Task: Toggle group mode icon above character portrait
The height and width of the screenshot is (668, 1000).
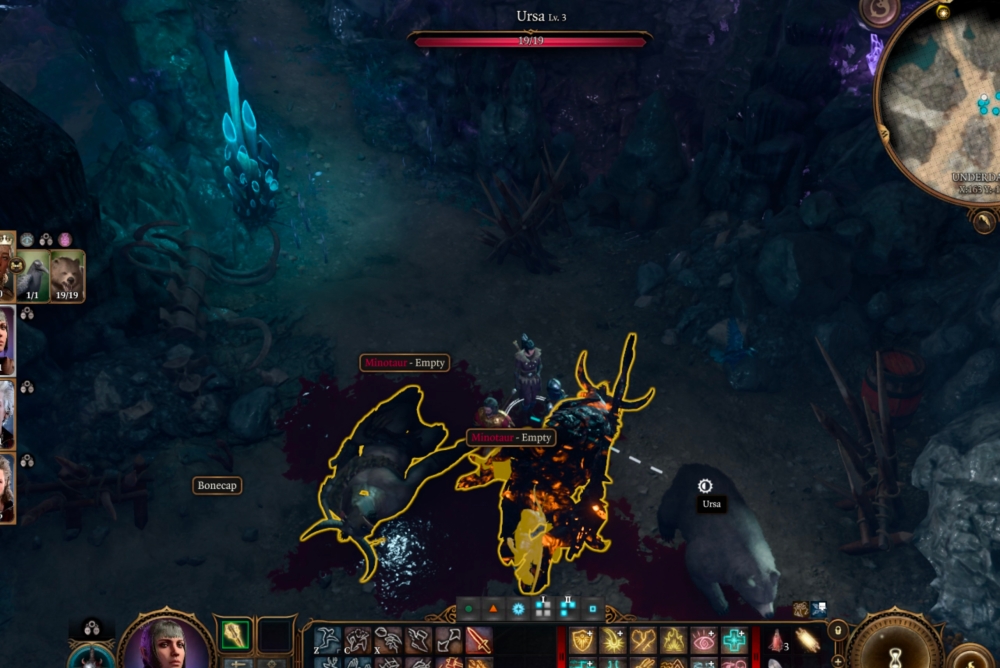Action: tap(91, 629)
